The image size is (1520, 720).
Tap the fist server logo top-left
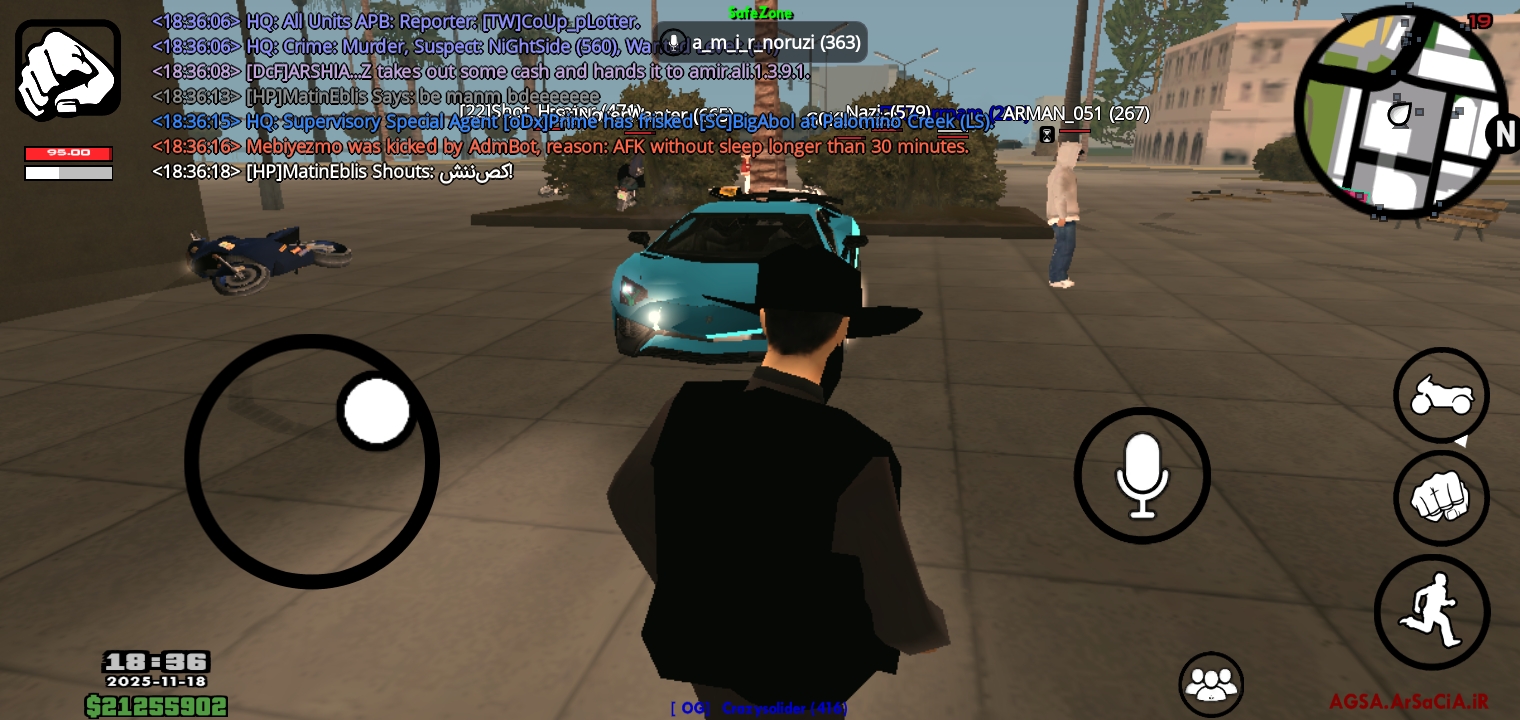(67, 67)
